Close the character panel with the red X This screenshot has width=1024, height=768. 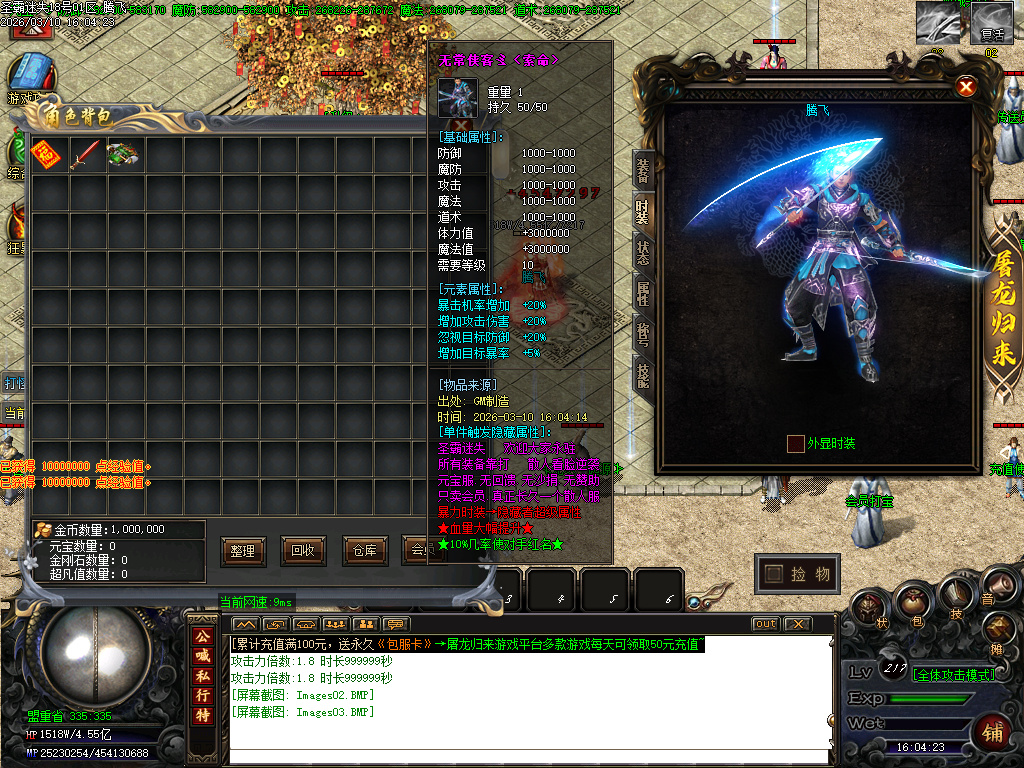pos(966,87)
